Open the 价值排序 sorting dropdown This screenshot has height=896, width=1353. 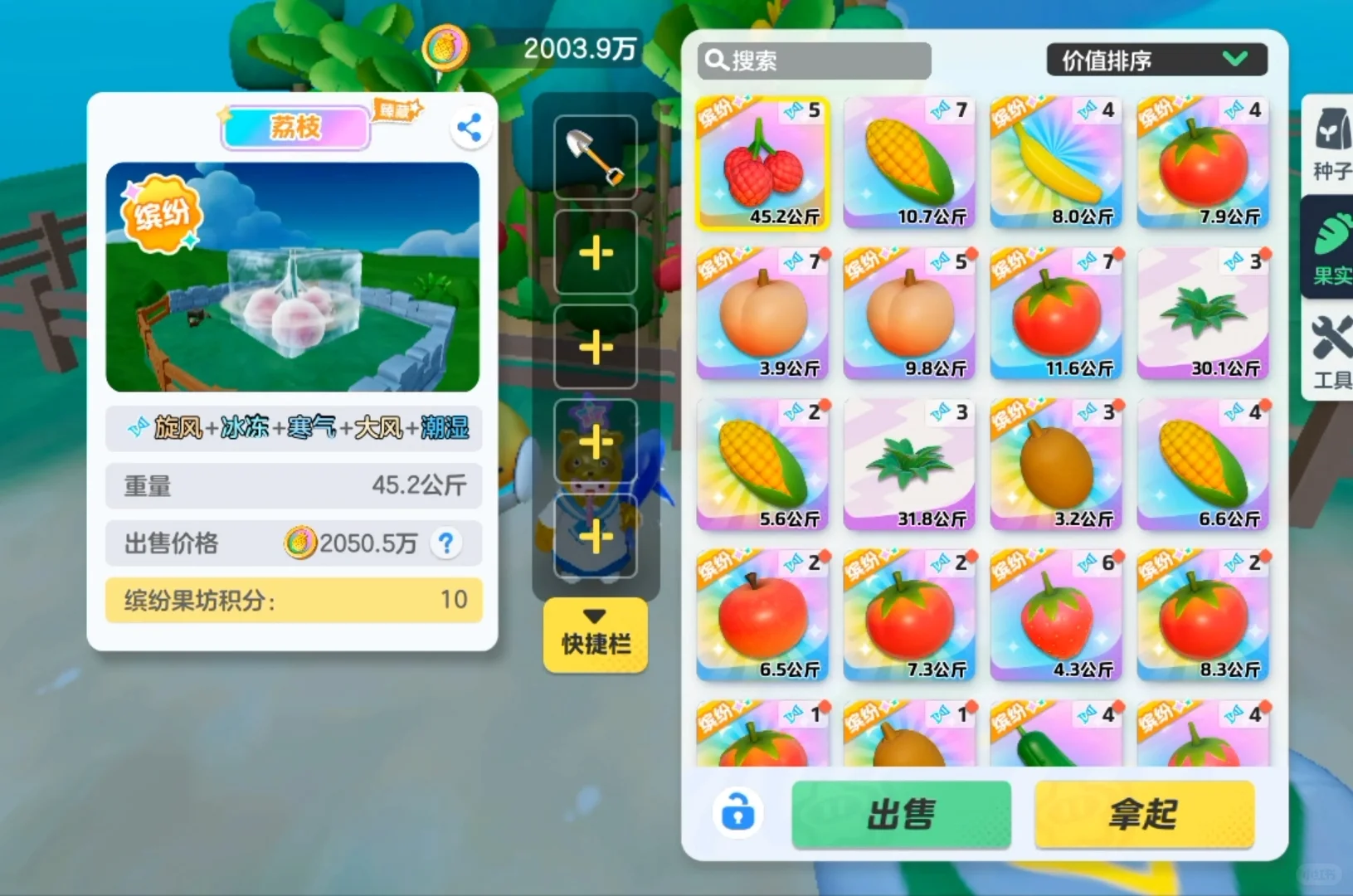[1156, 59]
